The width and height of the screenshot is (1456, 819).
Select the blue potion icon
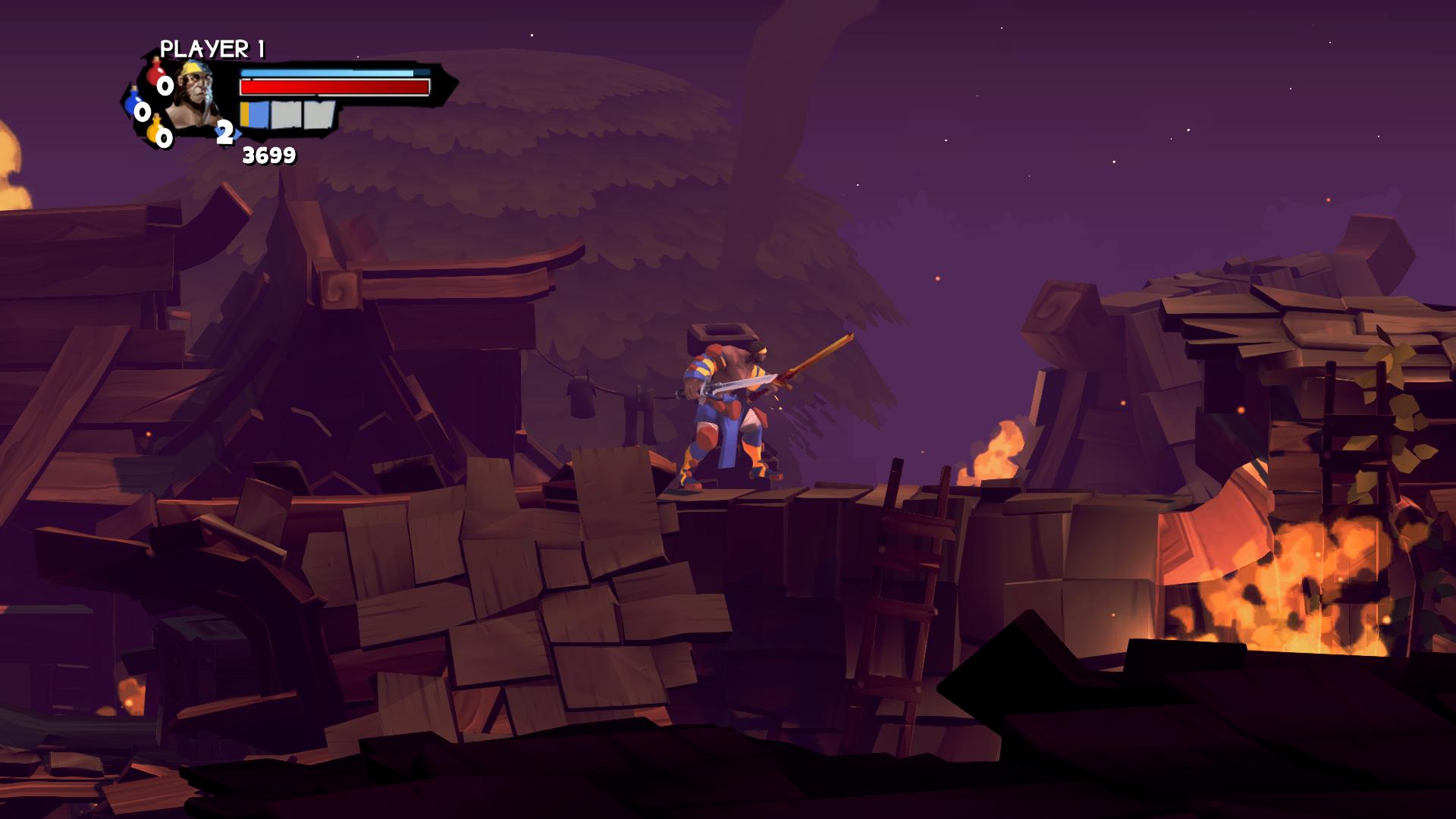click(135, 101)
